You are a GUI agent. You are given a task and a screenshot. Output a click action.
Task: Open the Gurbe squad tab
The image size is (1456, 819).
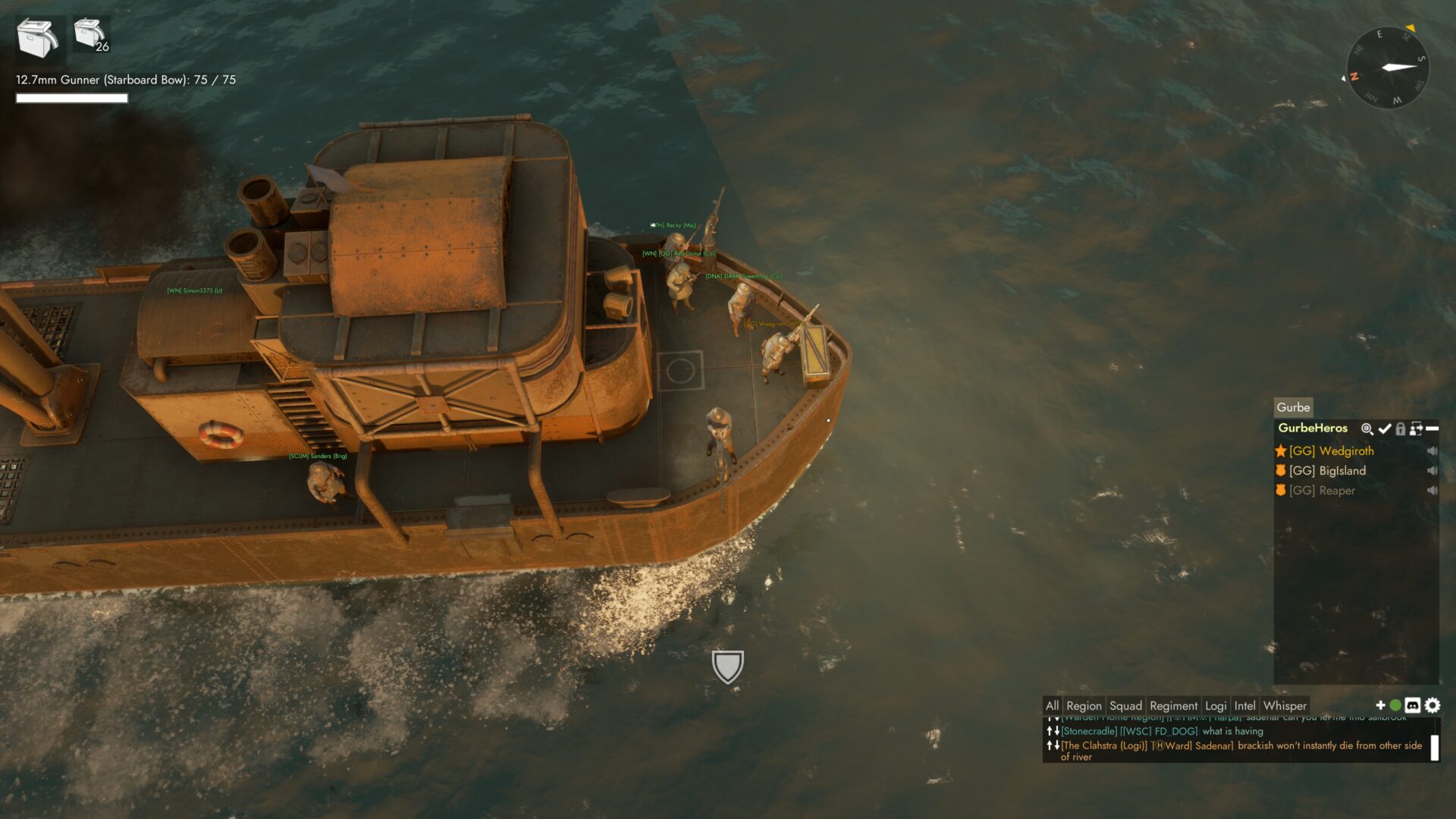(1293, 407)
